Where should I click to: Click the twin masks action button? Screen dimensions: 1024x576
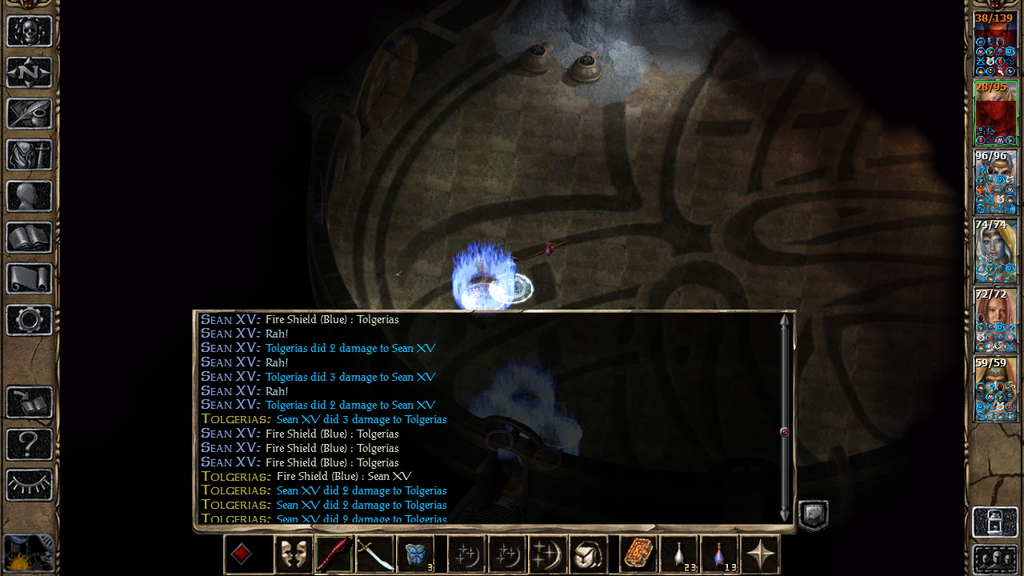pos(293,554)
